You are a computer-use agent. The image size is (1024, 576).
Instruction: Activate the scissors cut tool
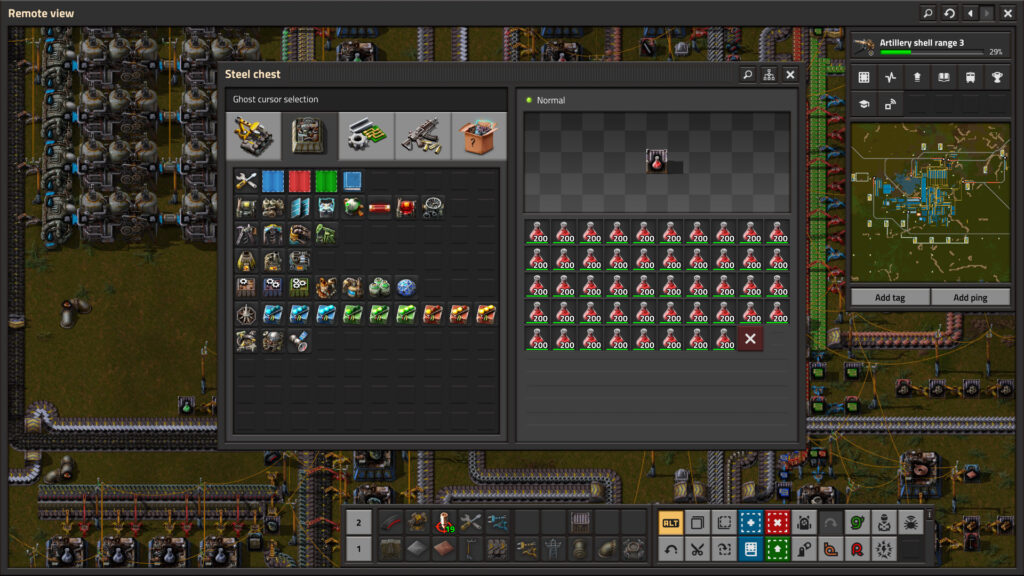pyautogui.click(x=696, y=549)
